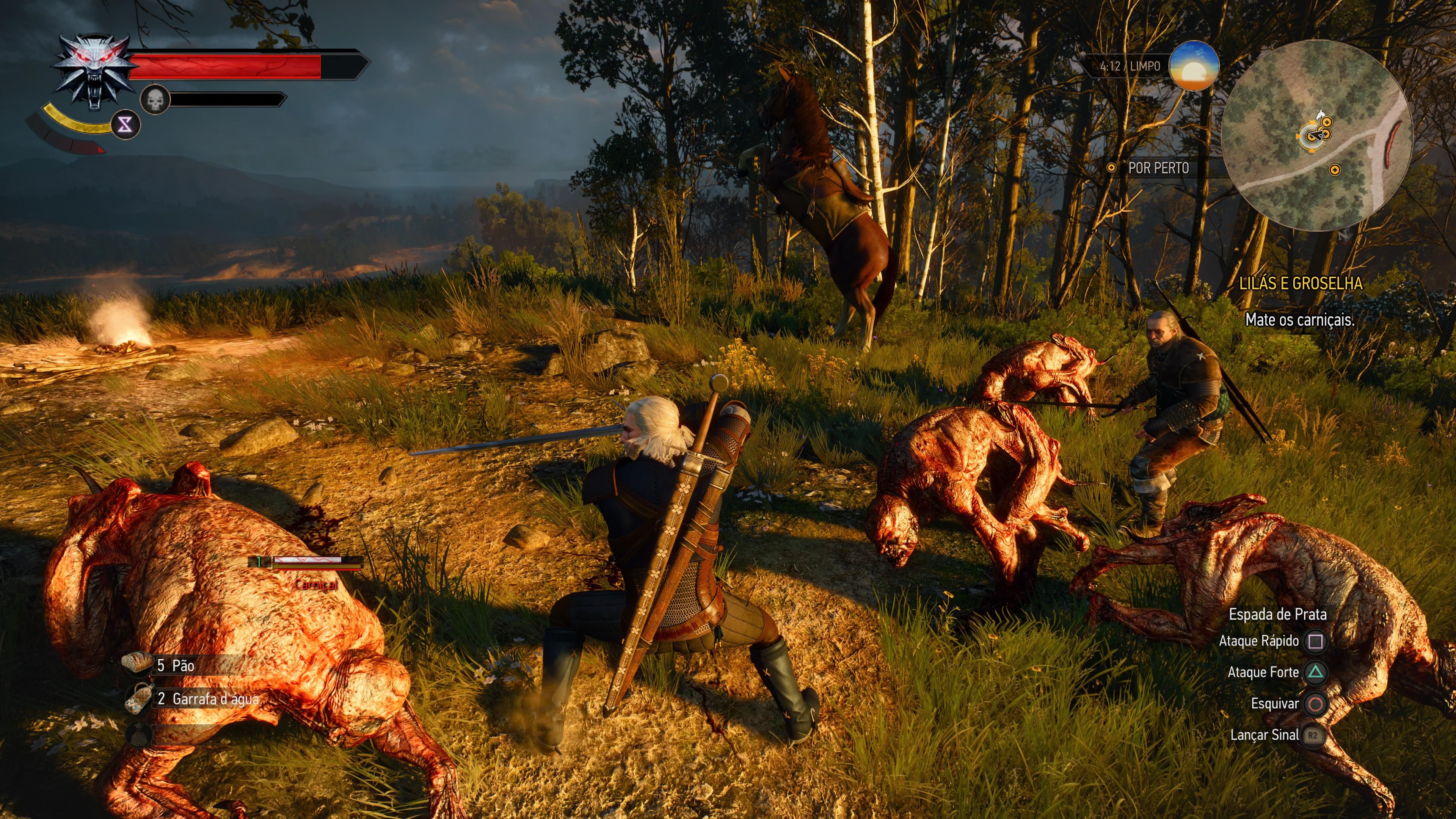Click the toxicity skull icon
Viewport: 1456px width, 819px height.
pos(155,100)
